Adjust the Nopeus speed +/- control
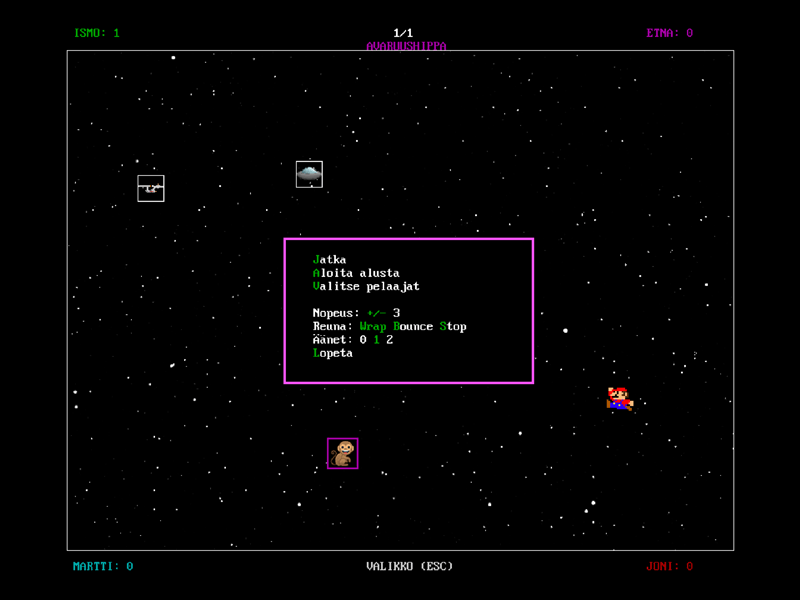This screenshot has width=800, height=600. coord(376,313)
